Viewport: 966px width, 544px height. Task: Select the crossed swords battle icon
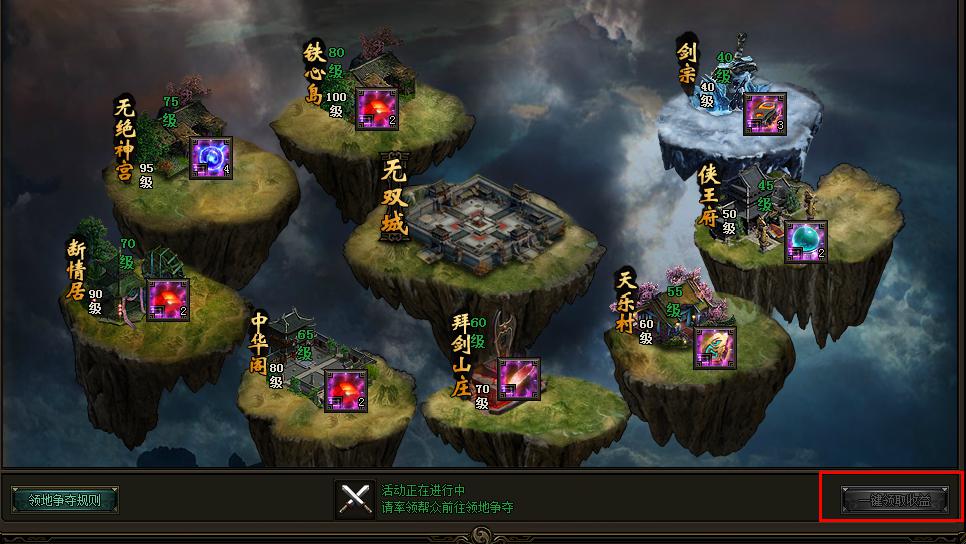tap(355, 499)
